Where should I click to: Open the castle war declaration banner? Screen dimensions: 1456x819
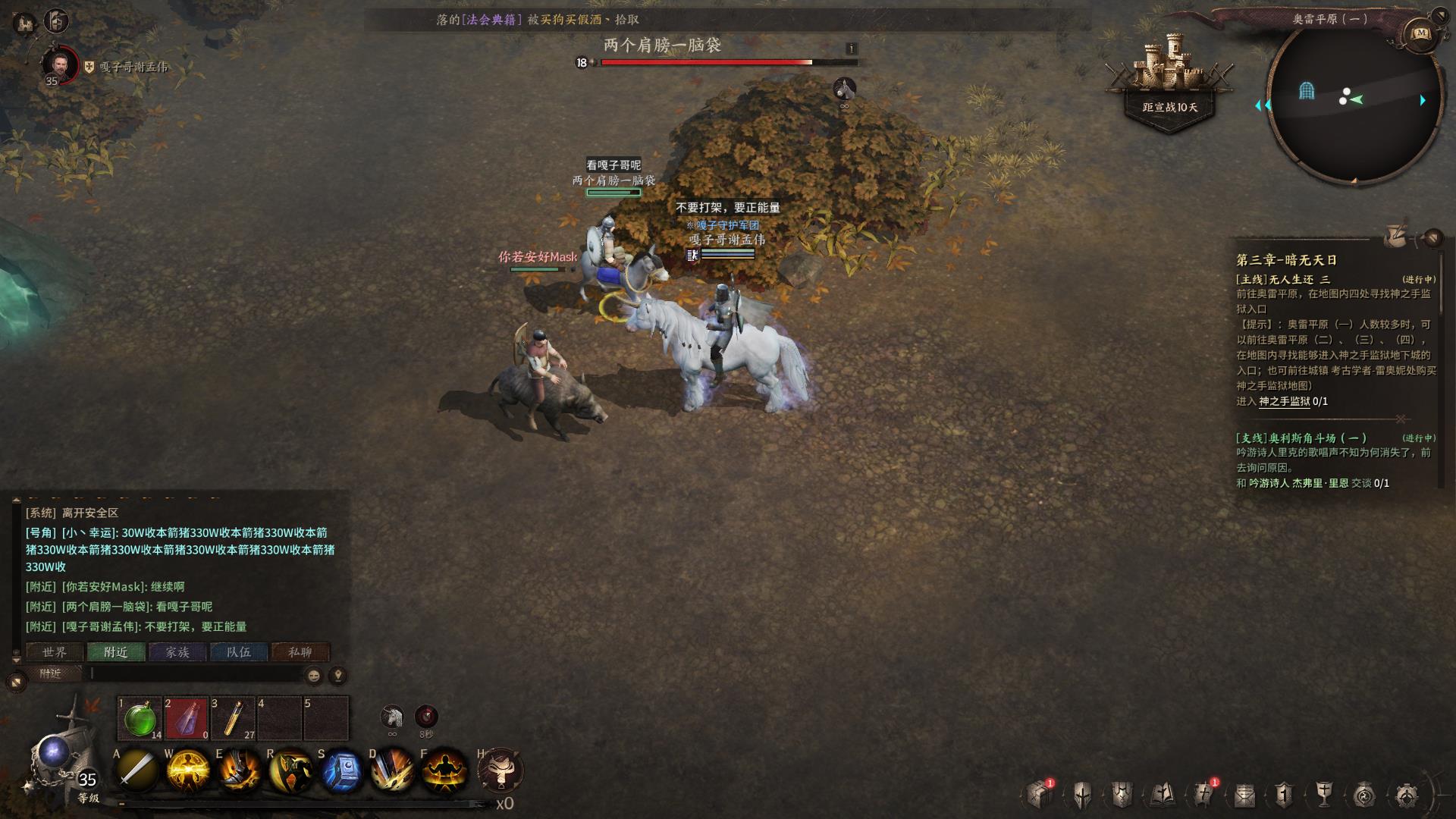point(1169,83)
